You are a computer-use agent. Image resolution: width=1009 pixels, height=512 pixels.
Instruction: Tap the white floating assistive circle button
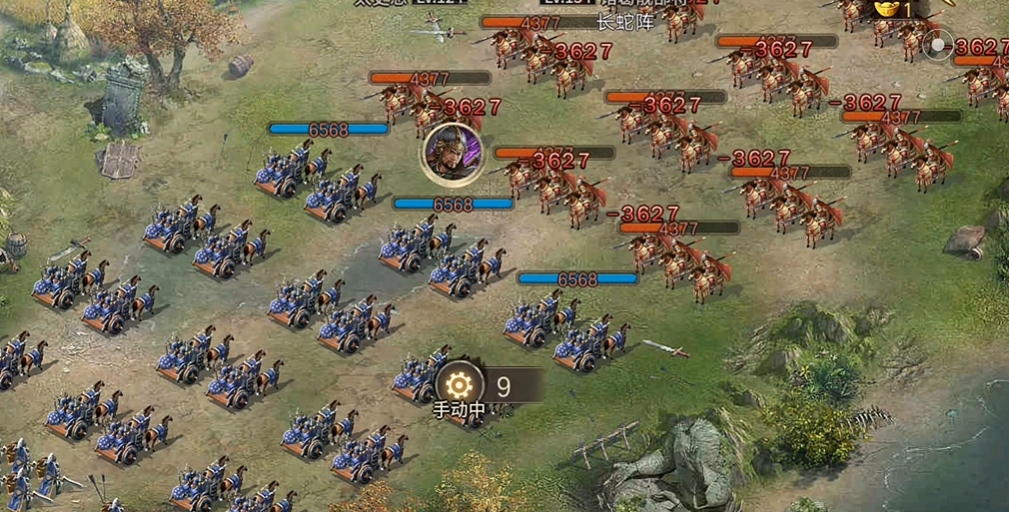pyautogui.click(x=938, y=45)
